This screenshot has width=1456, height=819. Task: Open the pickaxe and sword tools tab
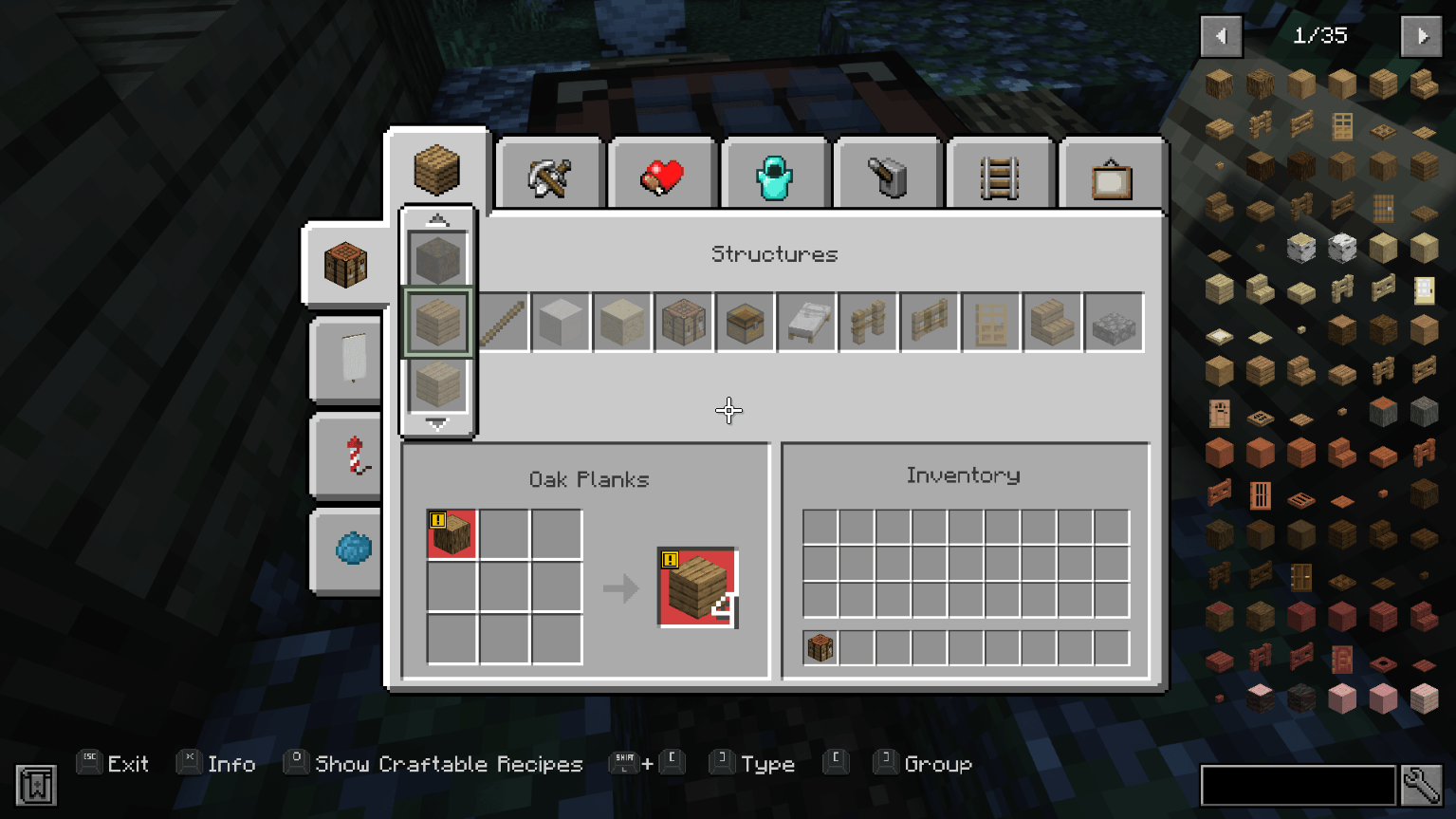548,173
